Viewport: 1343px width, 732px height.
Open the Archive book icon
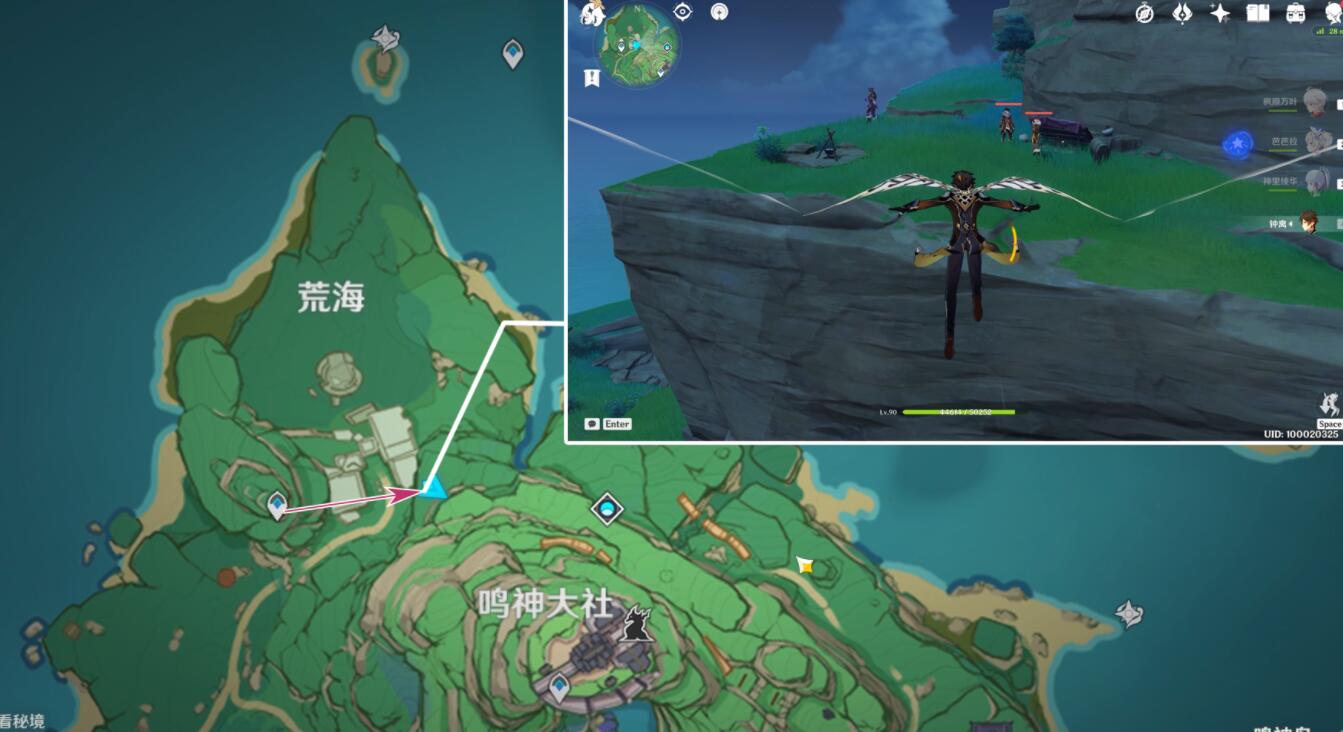click(1258, 13)
